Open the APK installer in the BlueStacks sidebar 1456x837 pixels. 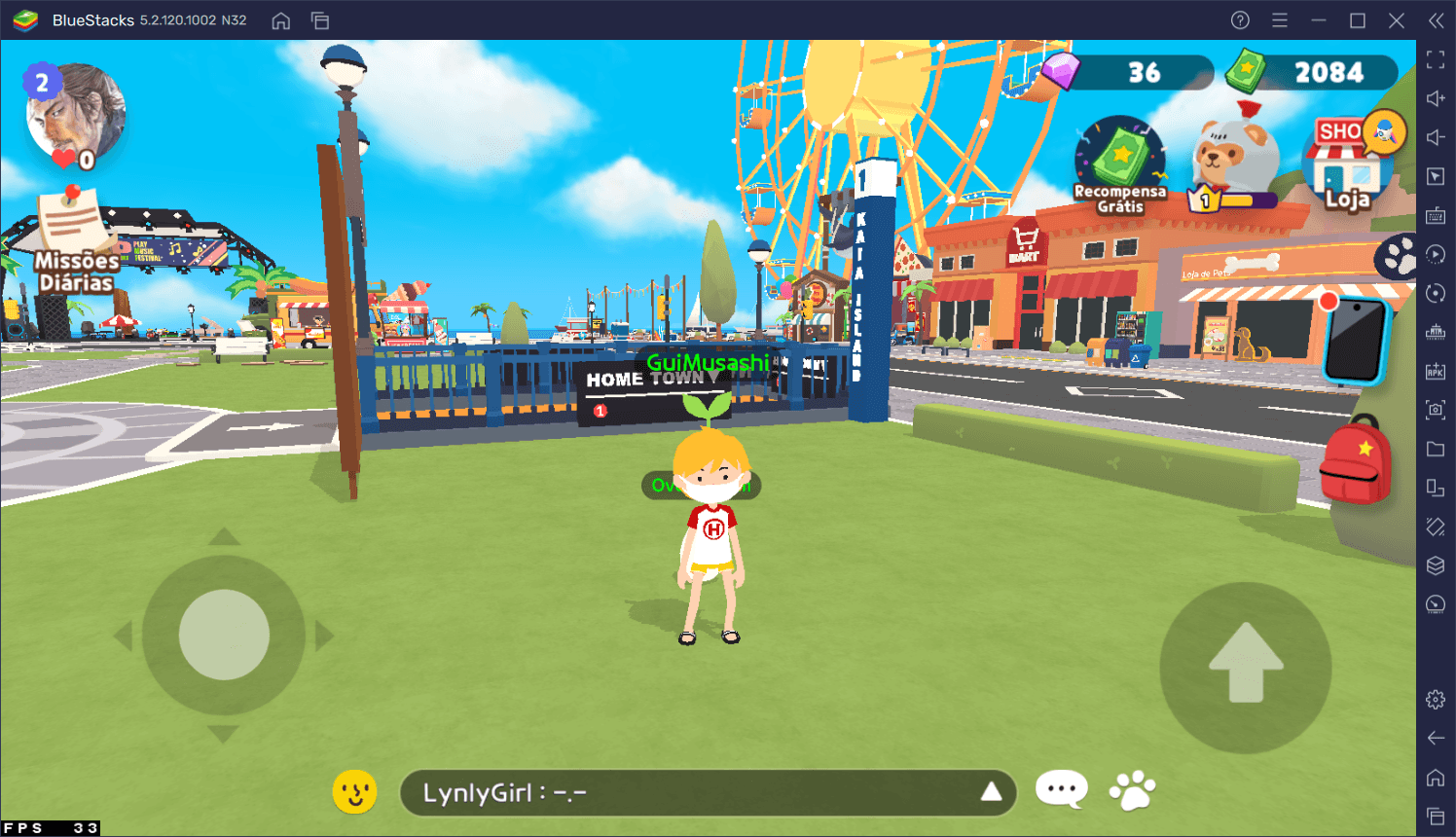[x=1435, y=371]
